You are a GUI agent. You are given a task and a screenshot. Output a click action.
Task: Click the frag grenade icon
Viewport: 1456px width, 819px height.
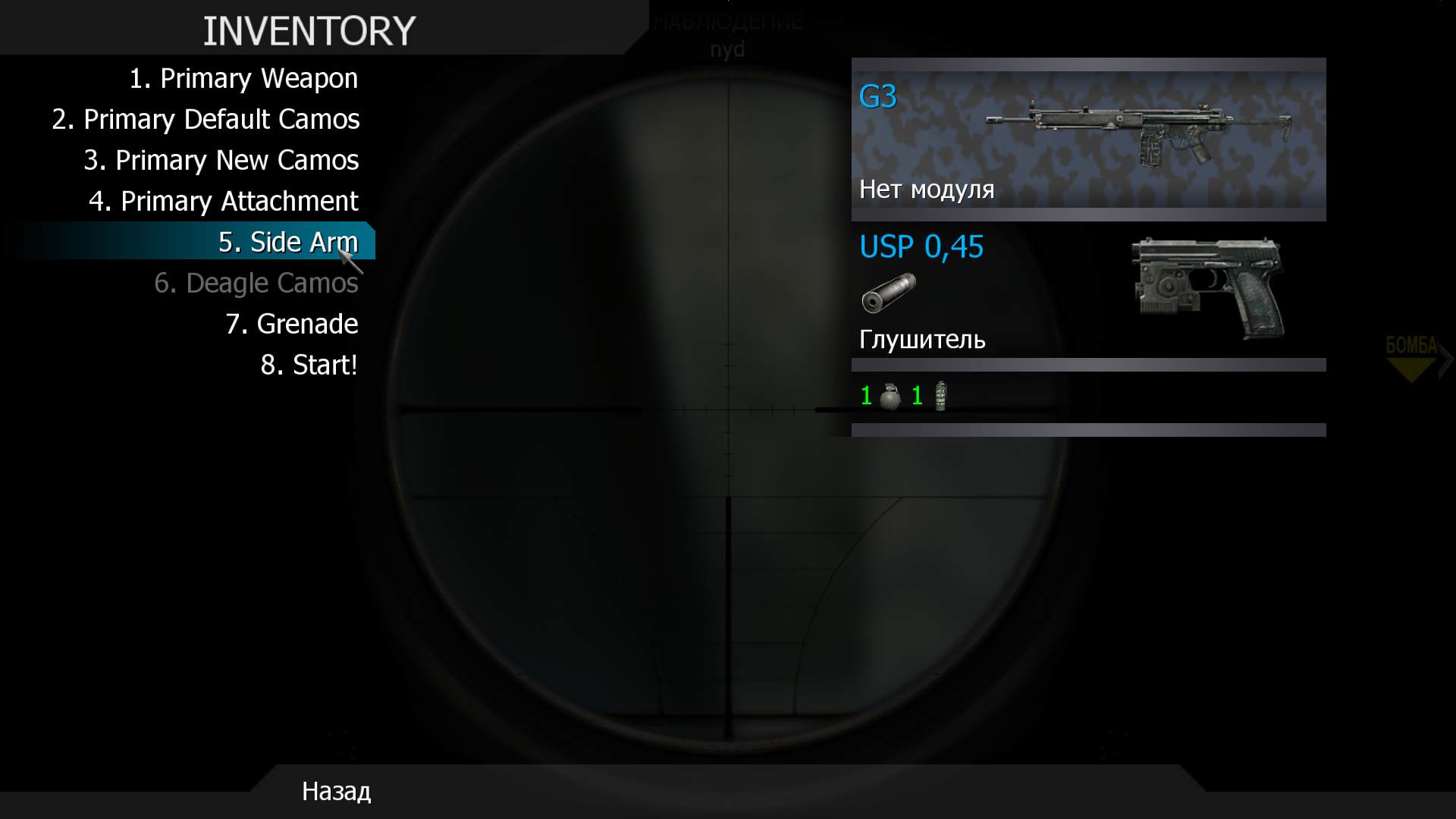pyautogui.click(x=890, y=397)
